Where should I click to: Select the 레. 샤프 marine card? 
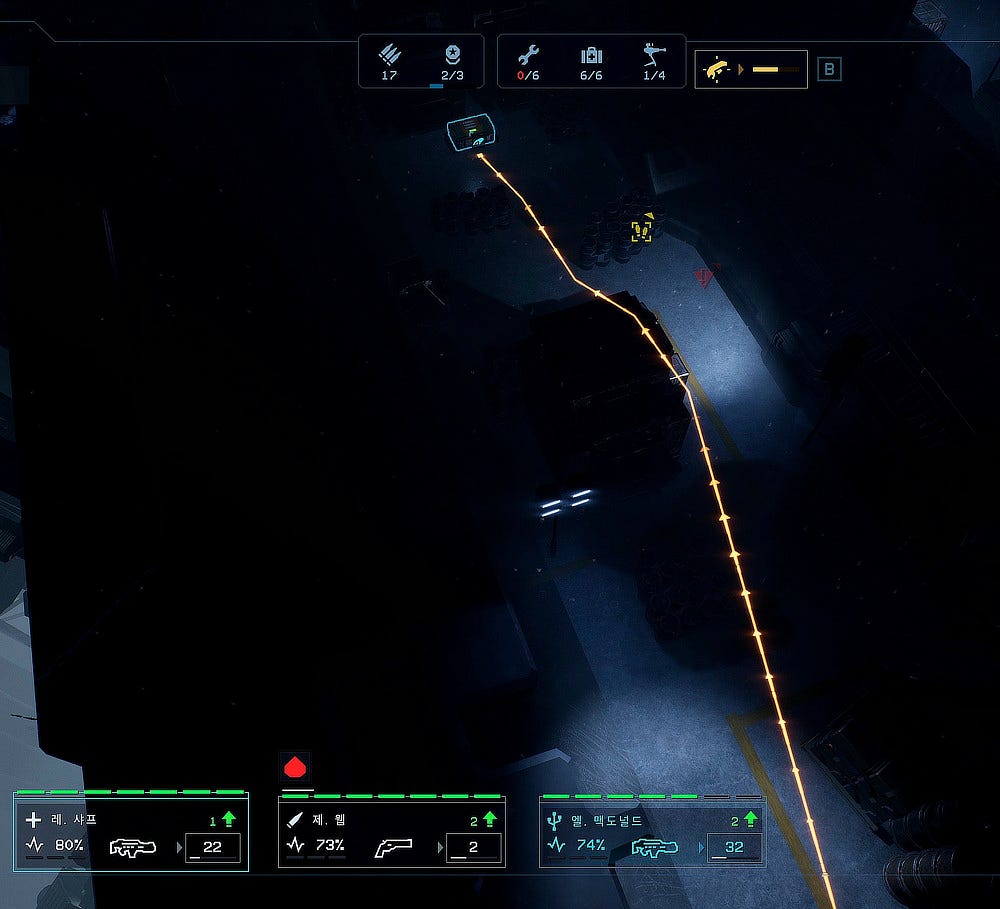click(130, 833)
